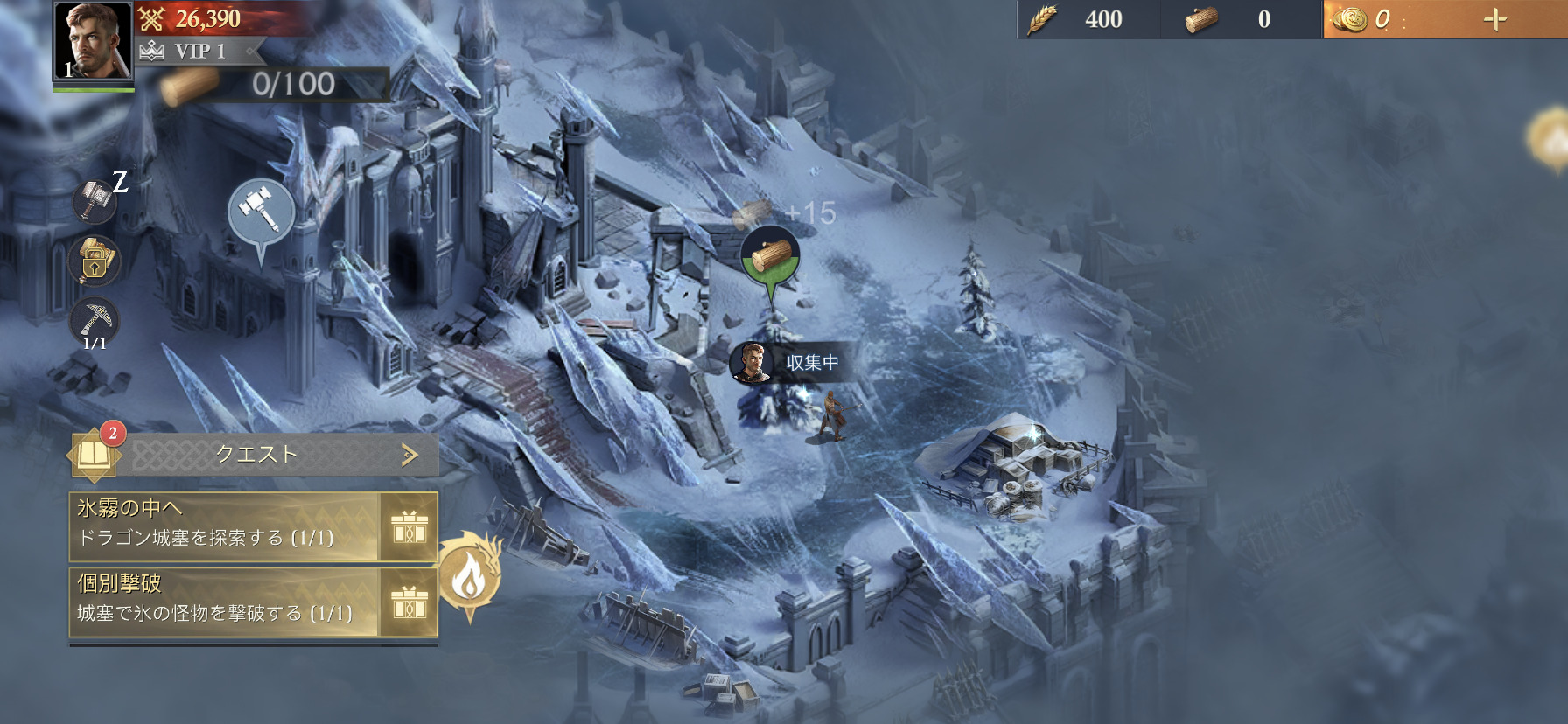Image resolution: width=1568 pixels, height=724 pixels.
Task: Tap the hammer build bubble over the castle
Action: (260, 212)
